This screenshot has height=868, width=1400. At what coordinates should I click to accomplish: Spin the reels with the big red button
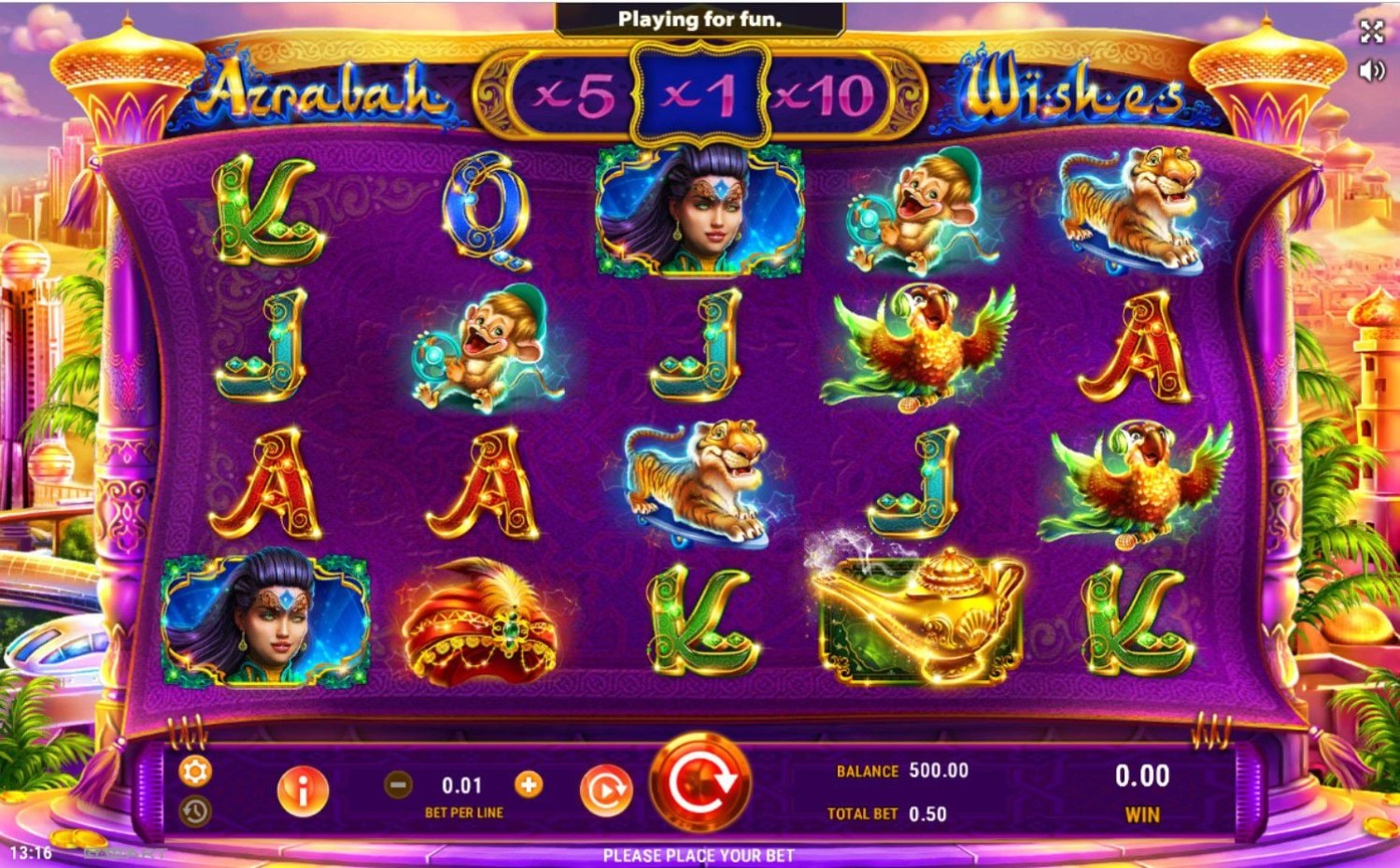(x=700, y=783)
